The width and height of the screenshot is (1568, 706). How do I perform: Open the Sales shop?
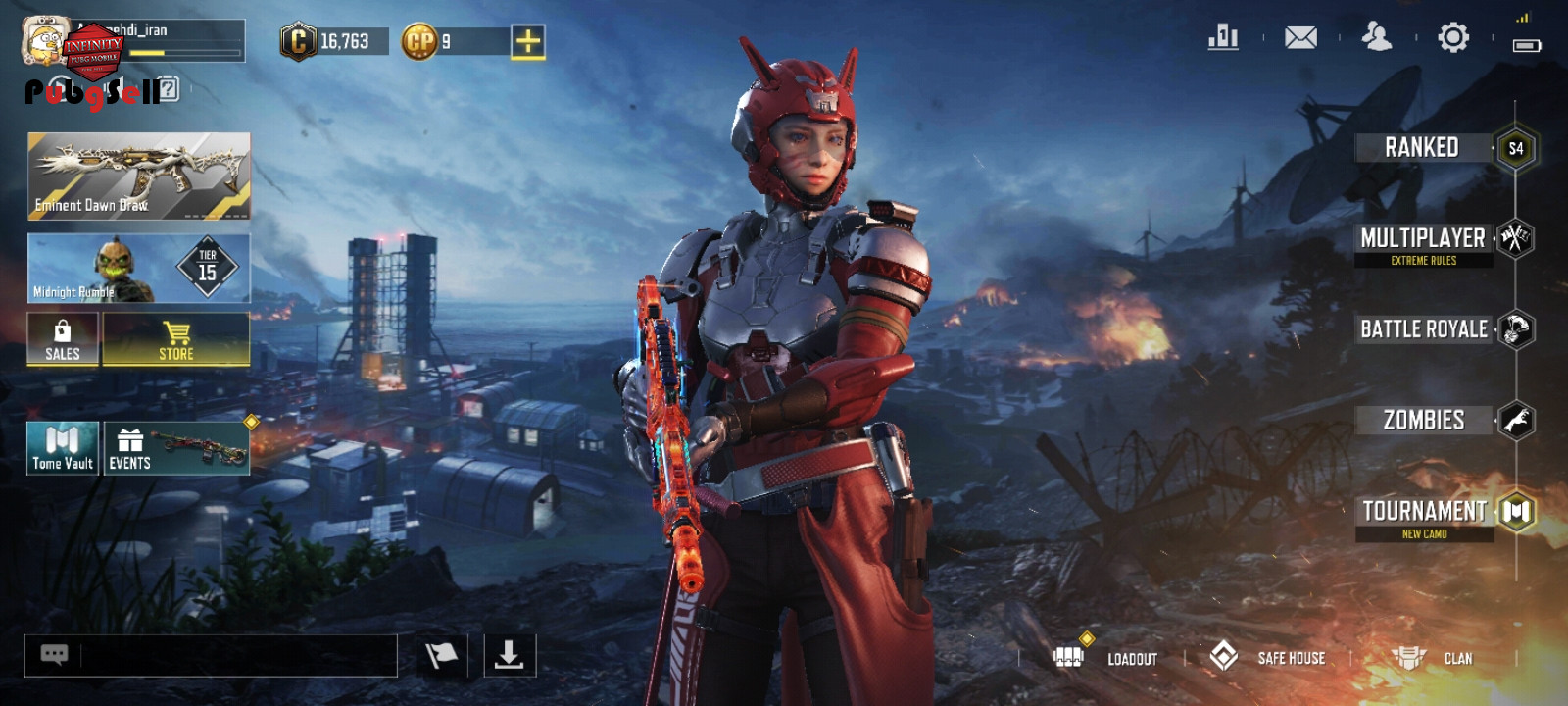(63, 339)
